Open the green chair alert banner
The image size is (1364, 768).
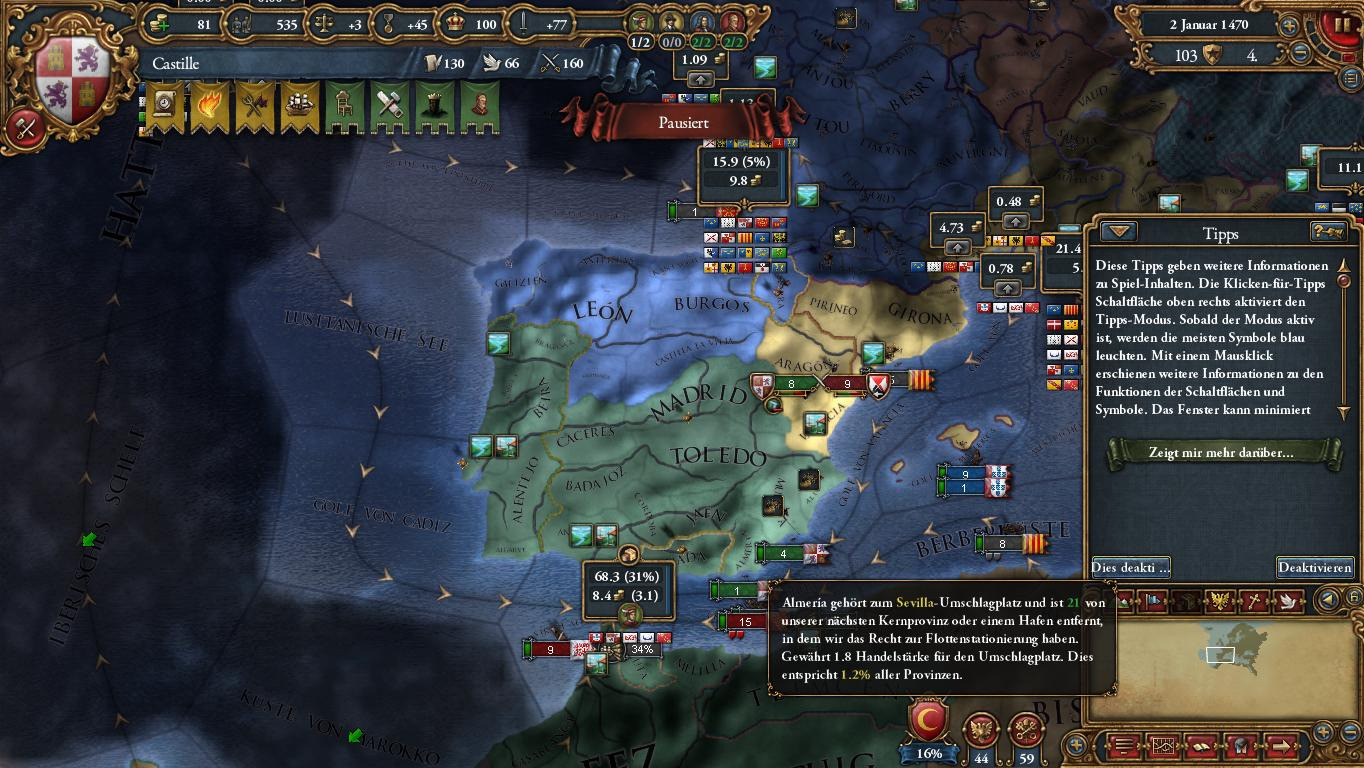tap(344, 105)
